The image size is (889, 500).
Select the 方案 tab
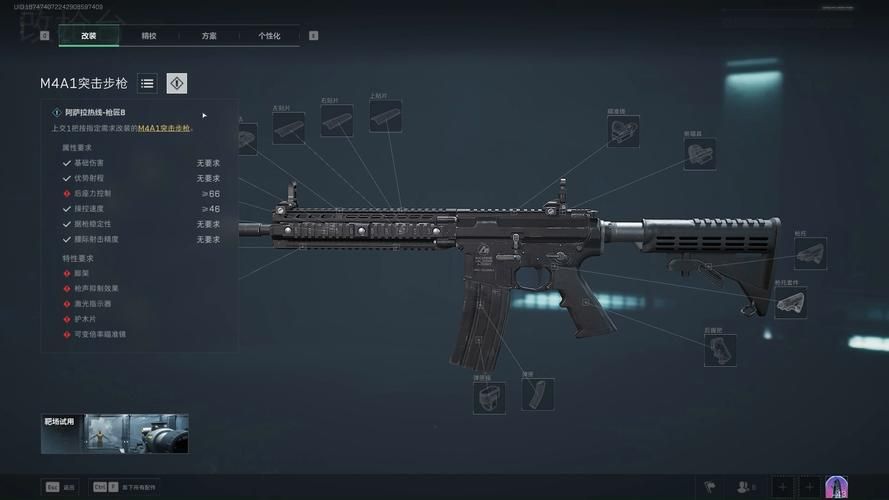[x=209, y=36]
